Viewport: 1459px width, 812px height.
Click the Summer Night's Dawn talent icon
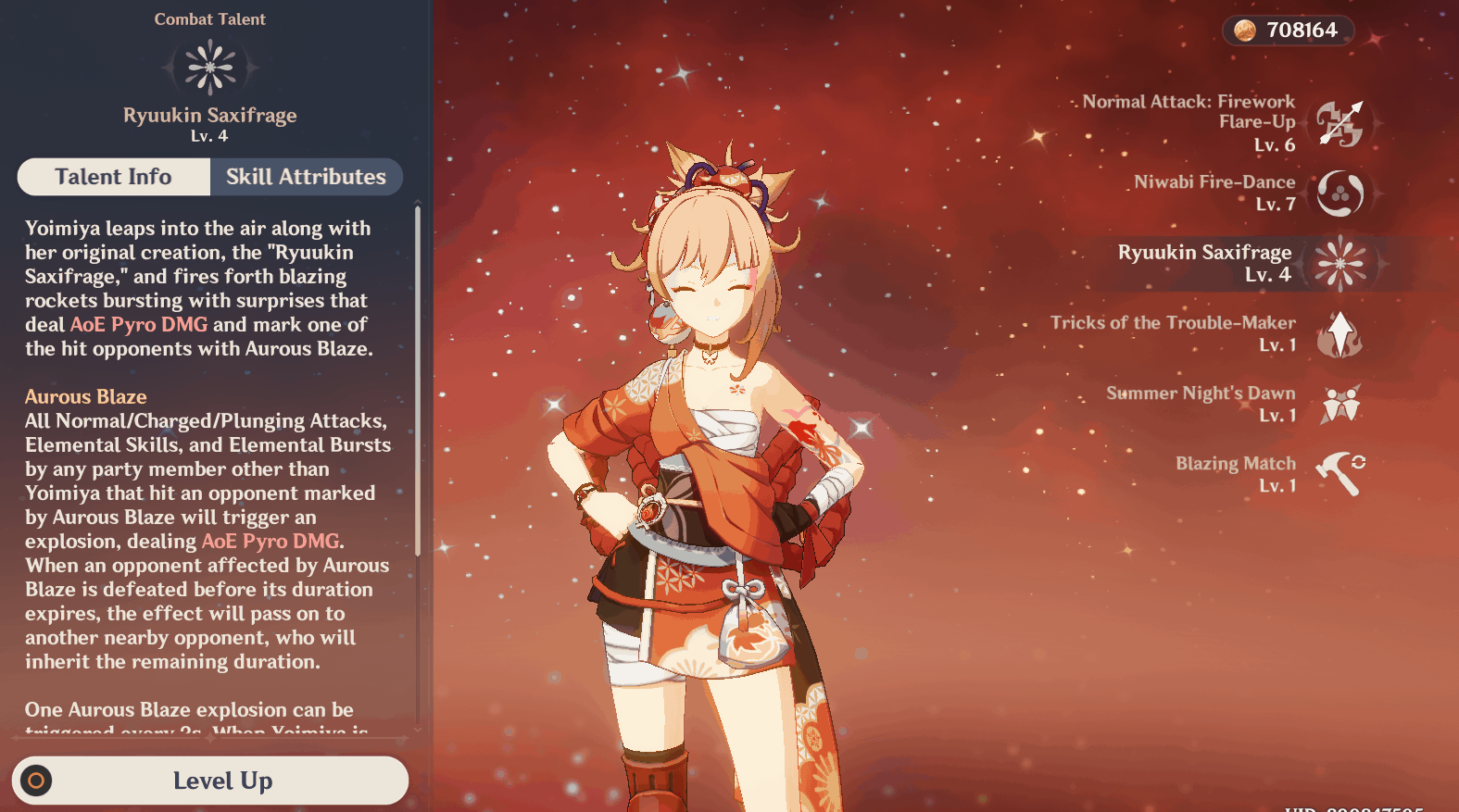[1341, 405]
